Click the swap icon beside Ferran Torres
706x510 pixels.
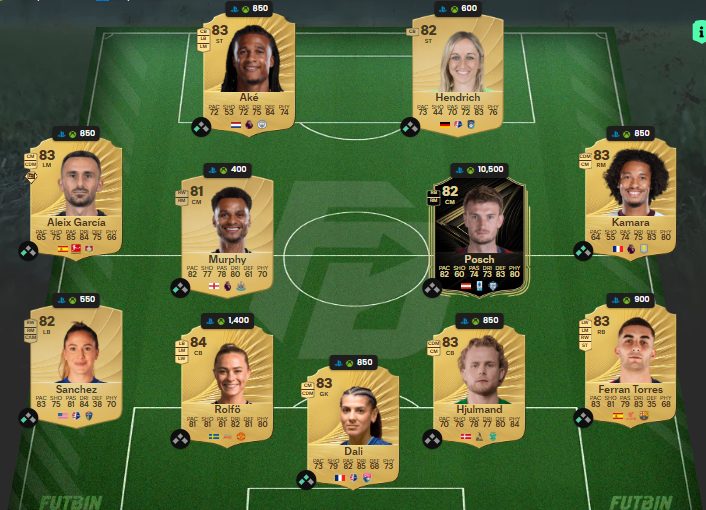[x=584, y=417]
